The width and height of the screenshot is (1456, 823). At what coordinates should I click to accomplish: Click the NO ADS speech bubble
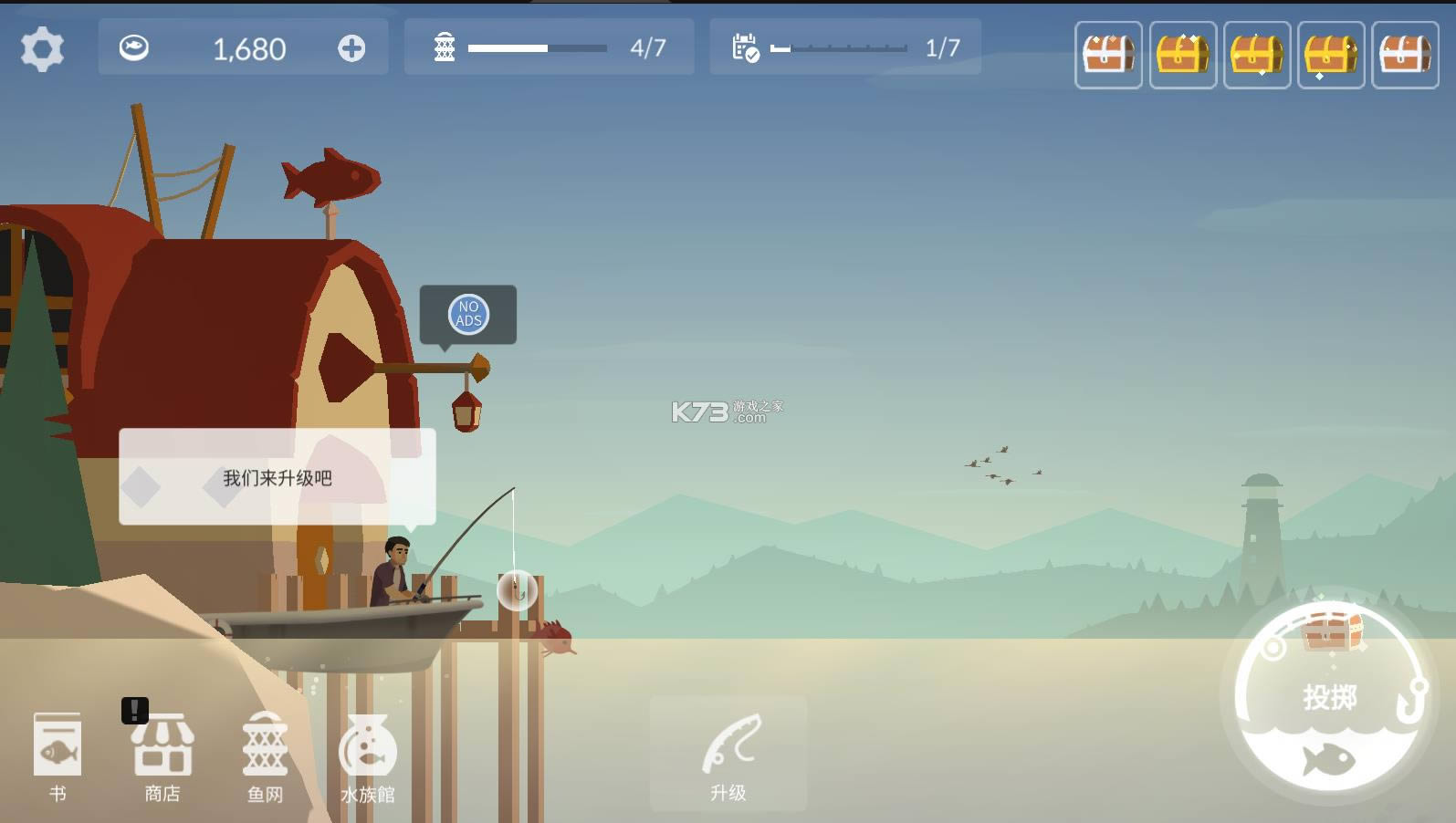click(467, 315)
